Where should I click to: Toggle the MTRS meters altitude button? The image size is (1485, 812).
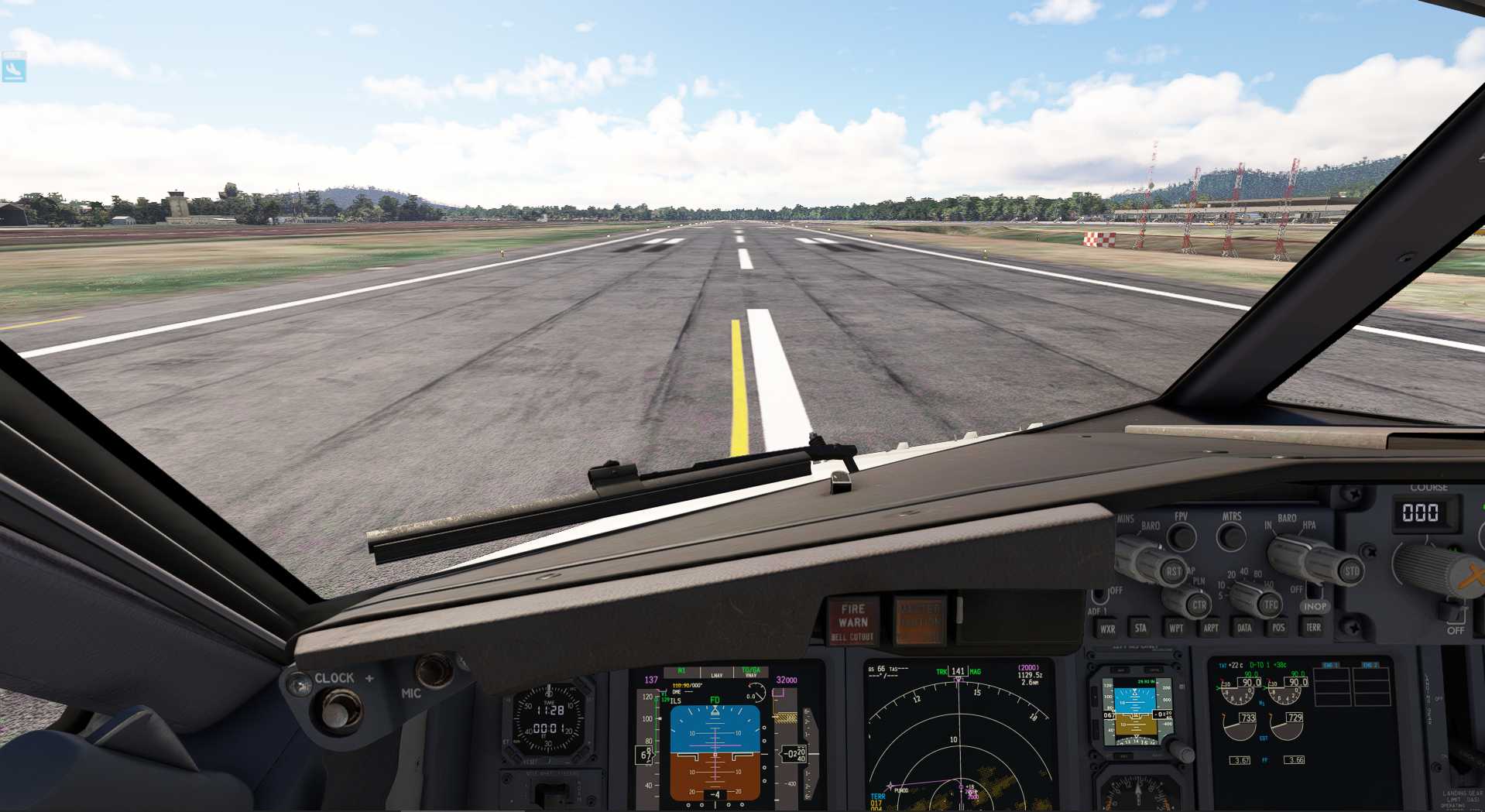point(1231,535)
